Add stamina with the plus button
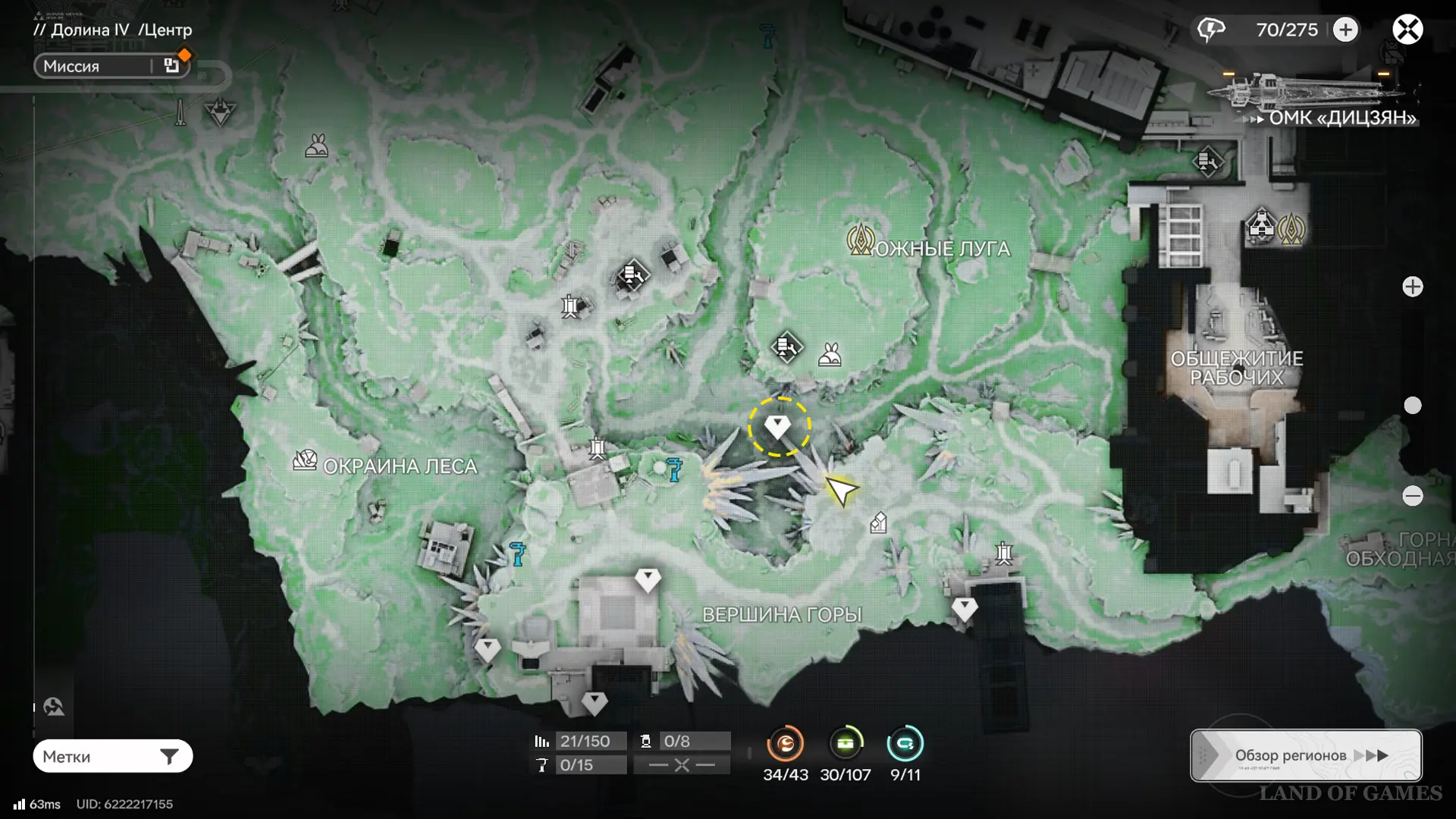The image size is (1456, 819). (1346, 30)
